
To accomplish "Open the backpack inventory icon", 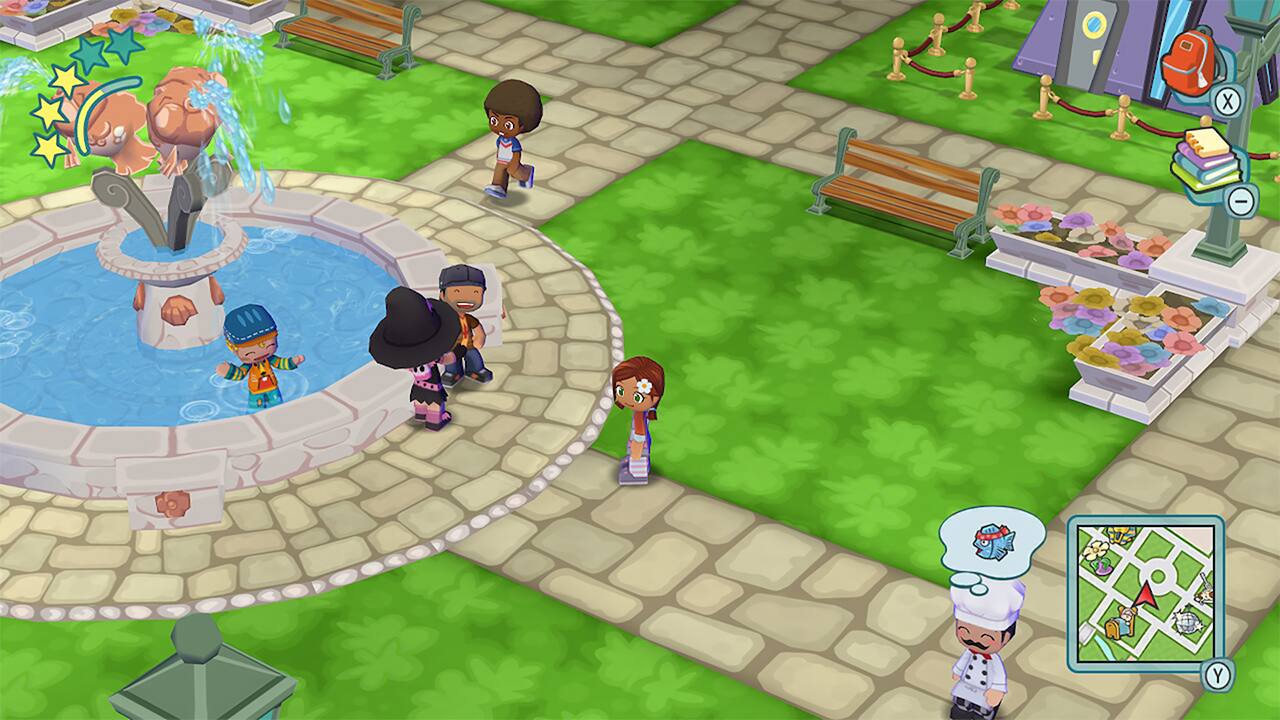I will click(1190, 60).
